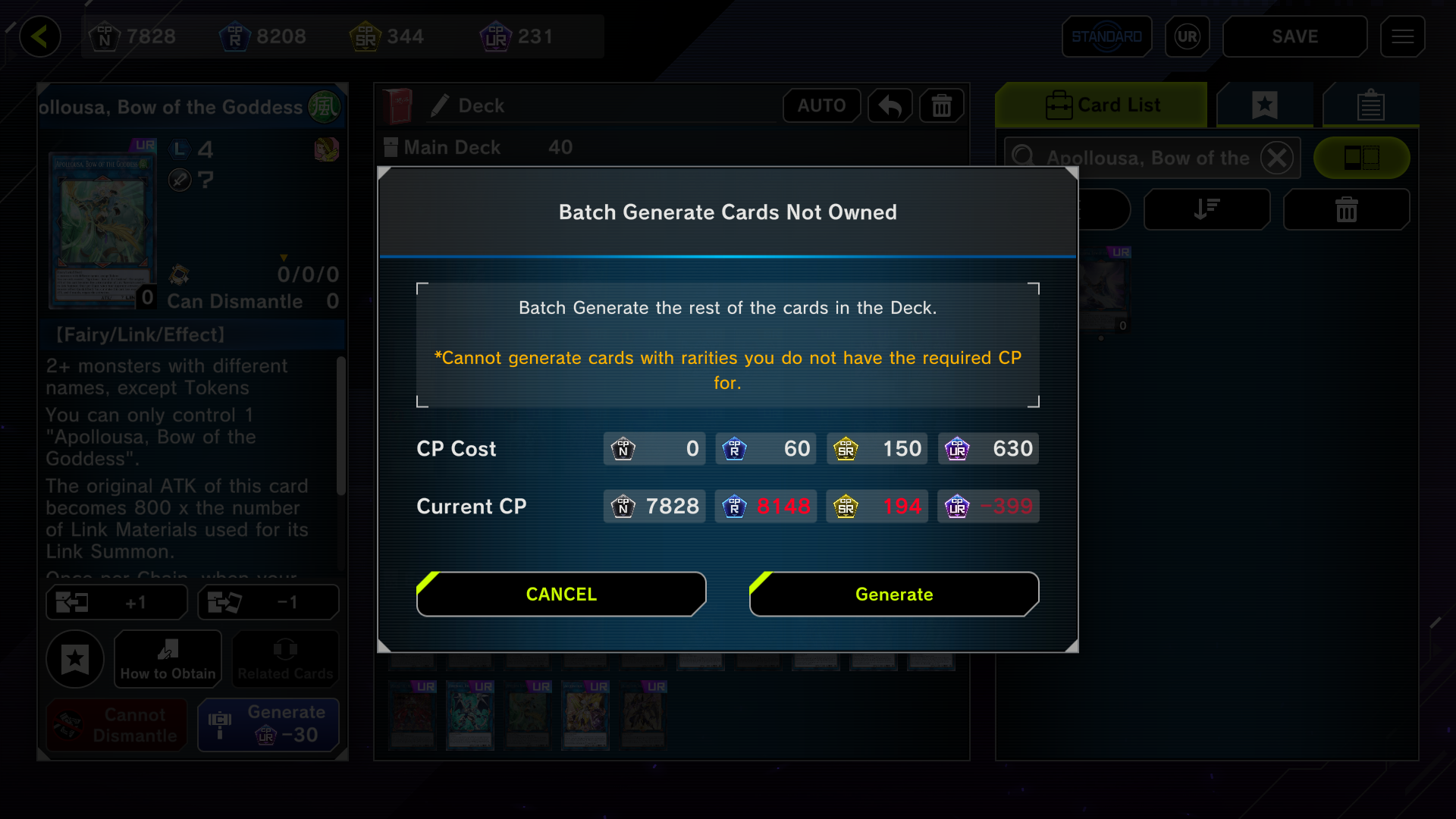Cancel the batch generate dialog
Image resolution: width=1456 pixels, height=819 pixels.
click(561, 595)
